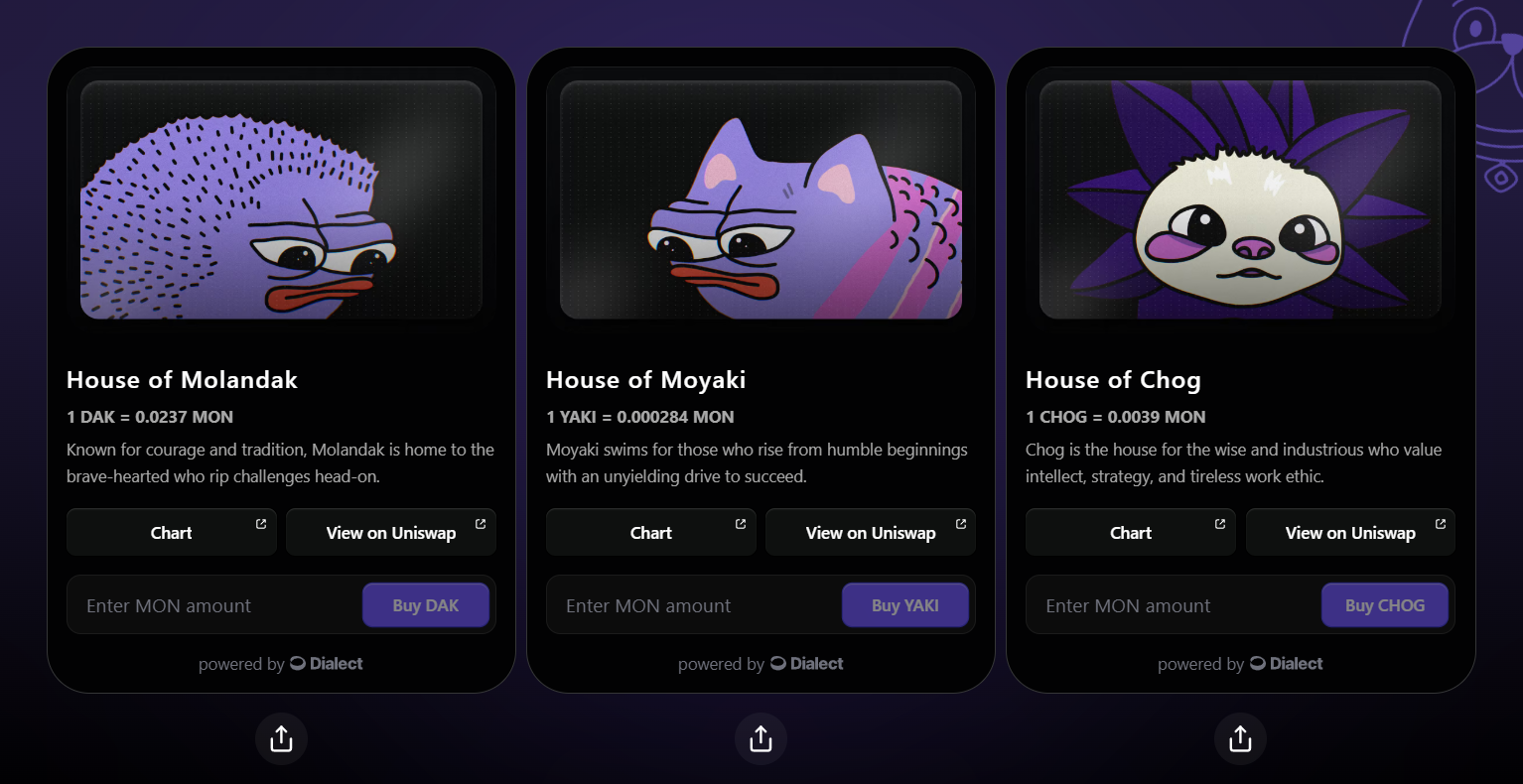1523x784 pixels.
Task: Focus the MON amount field for YAKI
Action: click(693, 605)
